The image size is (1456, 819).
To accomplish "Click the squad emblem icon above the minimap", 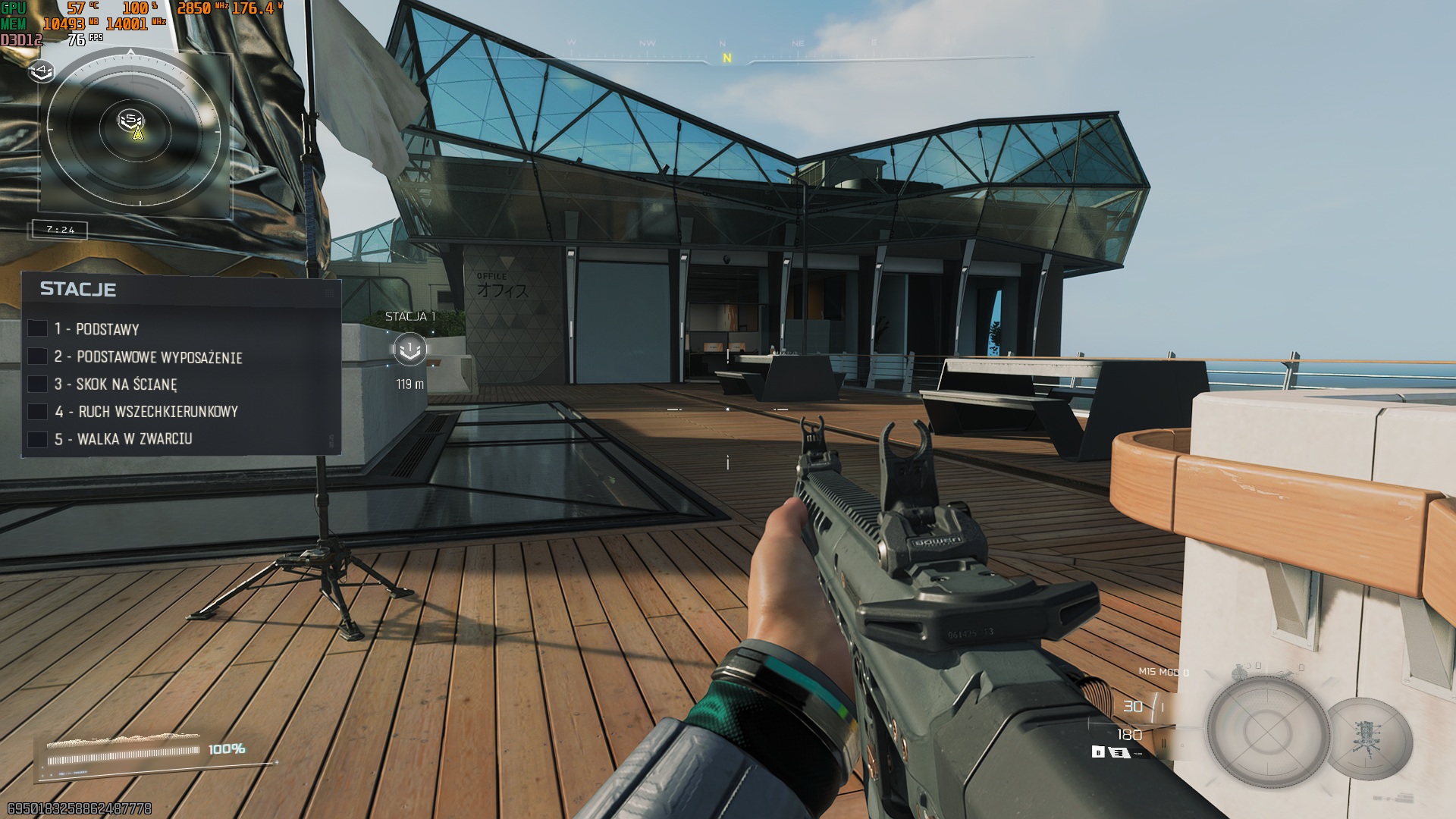I will 42,71.
